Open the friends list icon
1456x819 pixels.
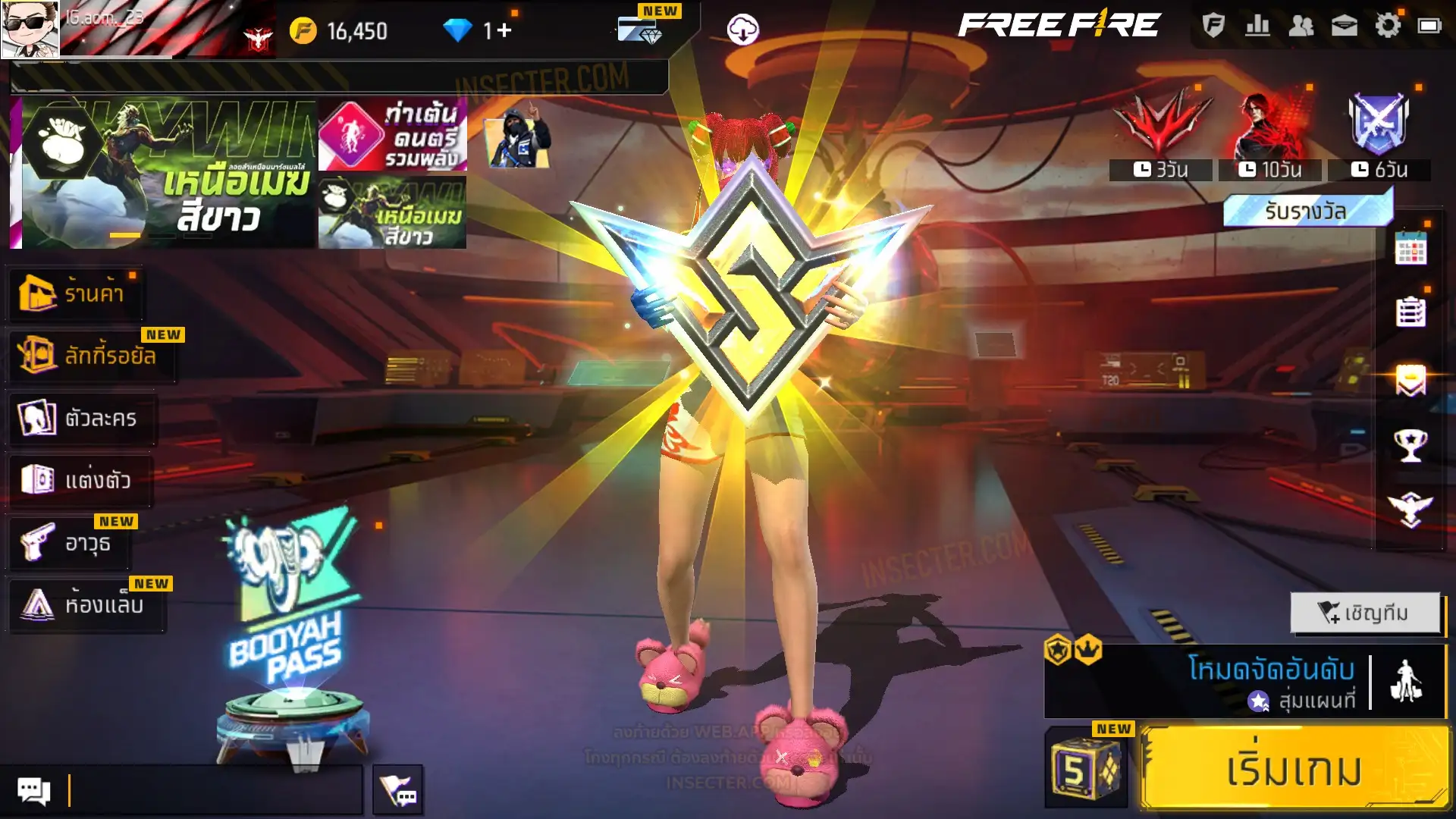[1301, 26]
